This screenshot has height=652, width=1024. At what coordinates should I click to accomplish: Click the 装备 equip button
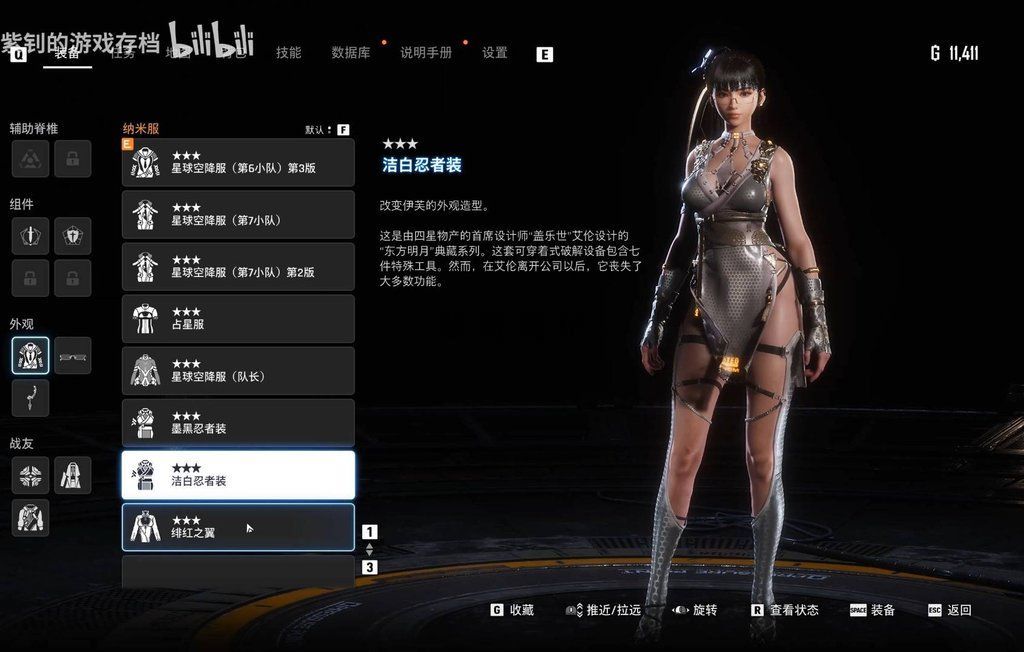[x=873, y=610]
